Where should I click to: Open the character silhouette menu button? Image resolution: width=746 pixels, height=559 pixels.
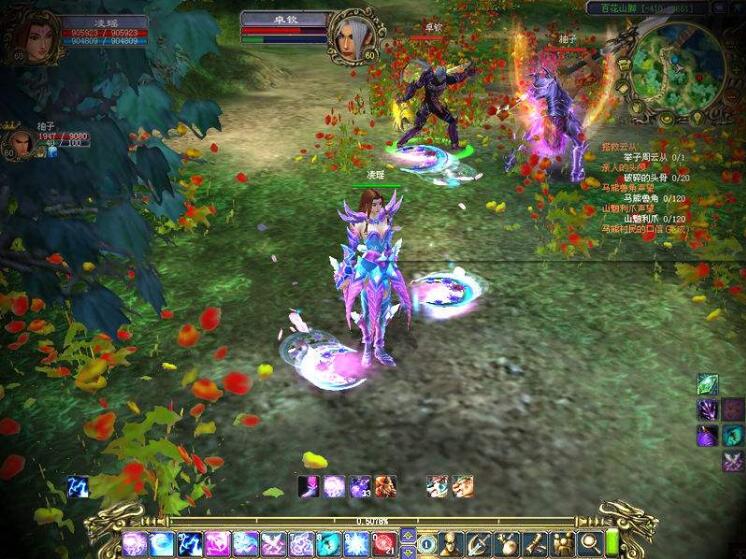[451, 543]
